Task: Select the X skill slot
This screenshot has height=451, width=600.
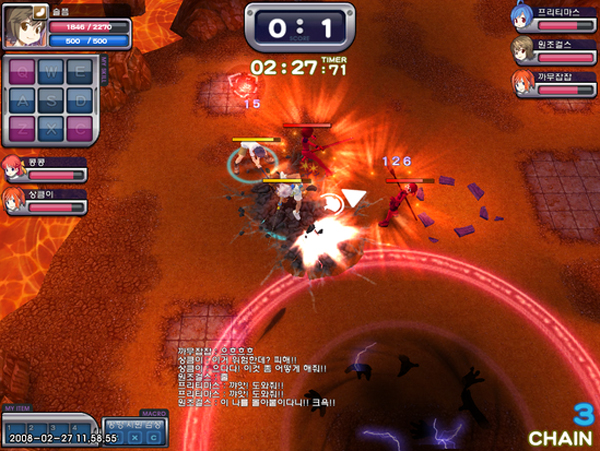Action: click(50, 127)
